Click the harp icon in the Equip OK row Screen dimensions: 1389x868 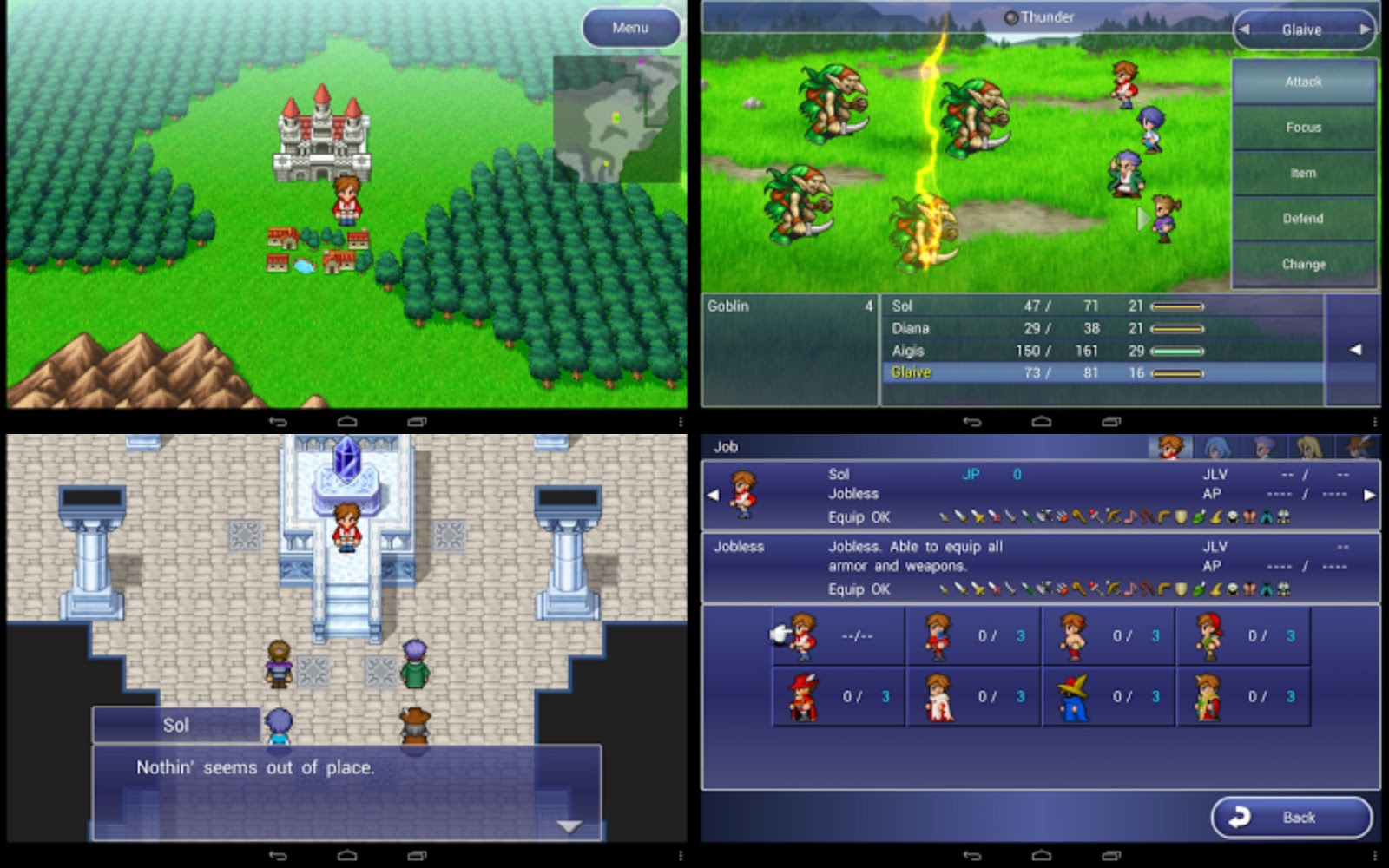point(1131,516)
